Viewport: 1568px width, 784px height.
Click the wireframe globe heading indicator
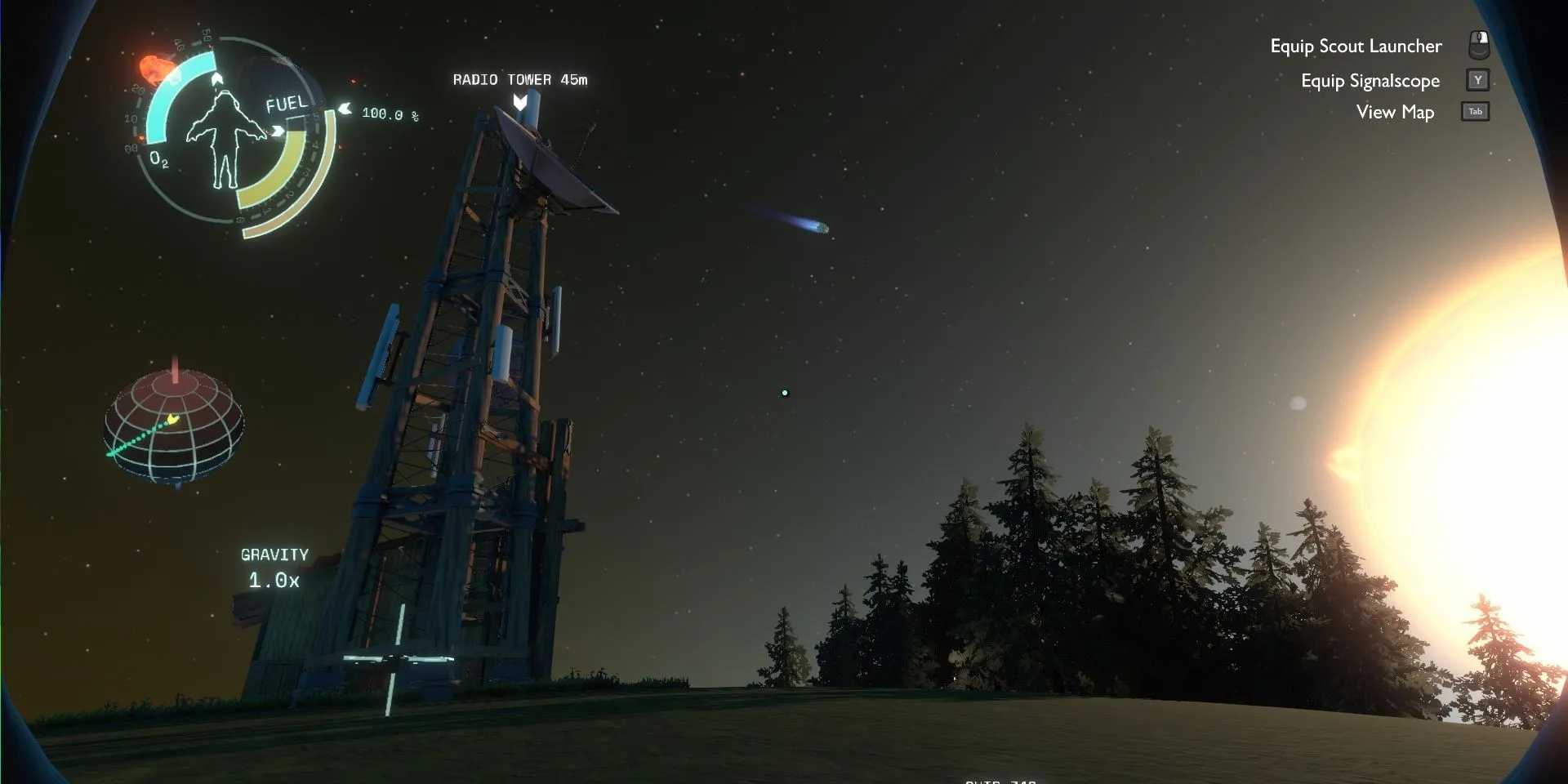(174, 426)
